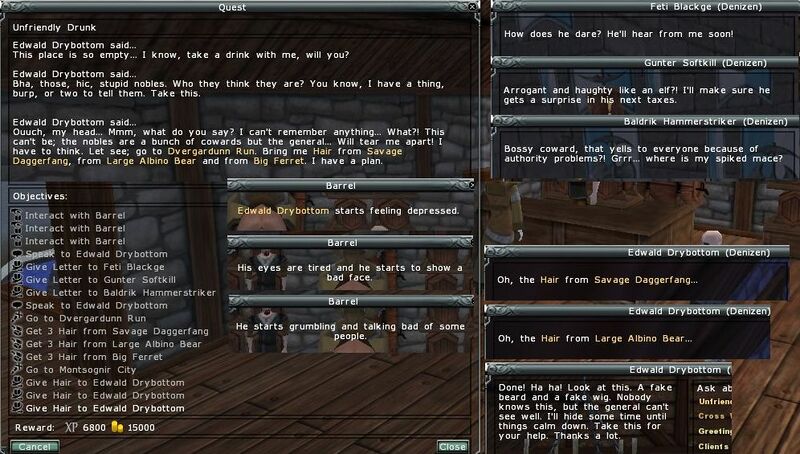Close the Quest window with the title-bar X
Image resolution: width=800 pixels, height=454 pixels.
coord(472,7)
